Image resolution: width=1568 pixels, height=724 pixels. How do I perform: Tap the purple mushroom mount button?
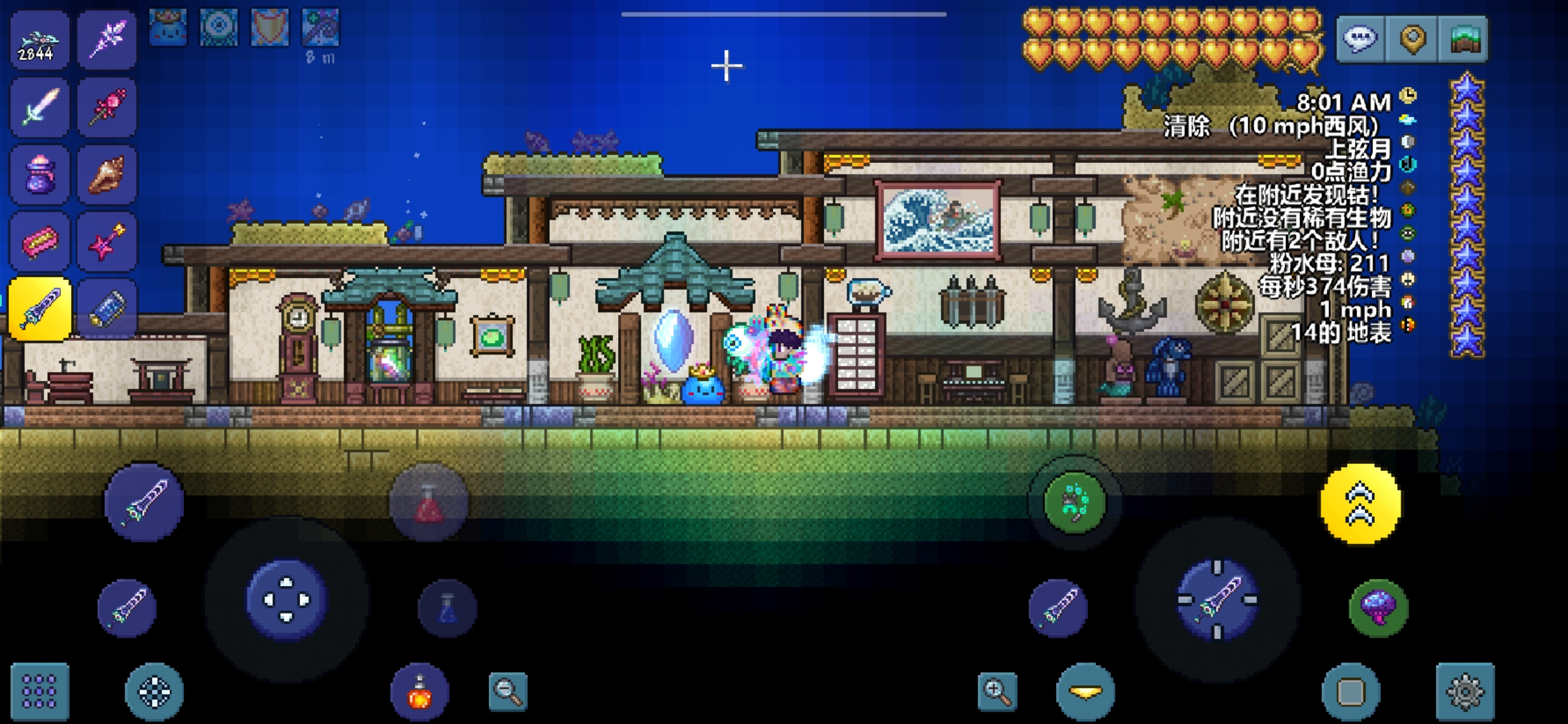(x=1378, y=607)
